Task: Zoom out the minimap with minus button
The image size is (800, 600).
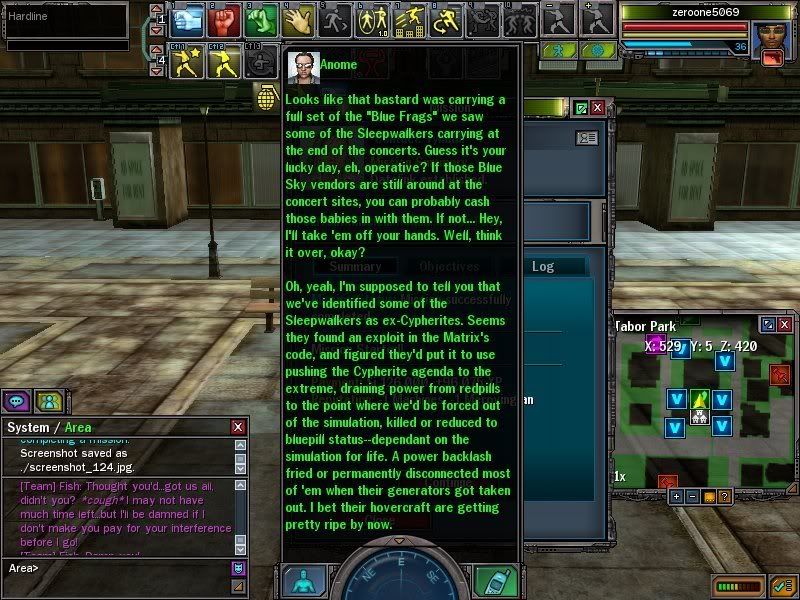Action: click(x=692, y=496)
